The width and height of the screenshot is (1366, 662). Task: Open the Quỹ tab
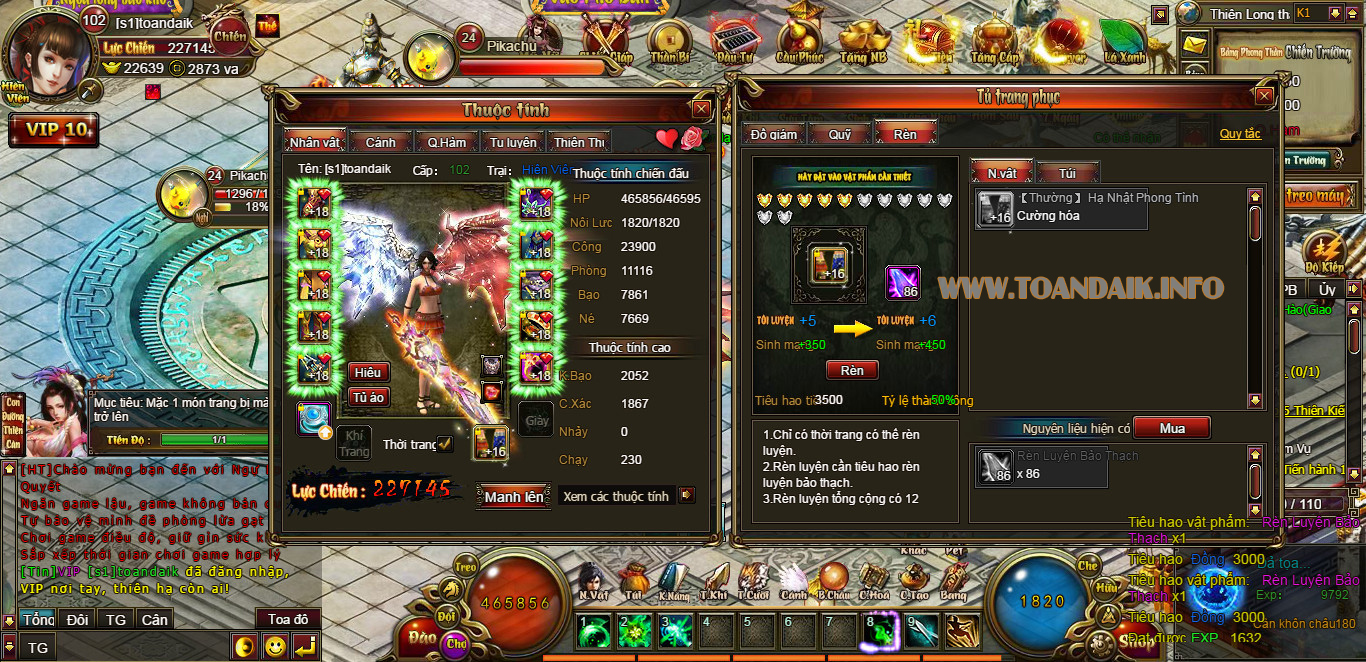click(839, 134)
